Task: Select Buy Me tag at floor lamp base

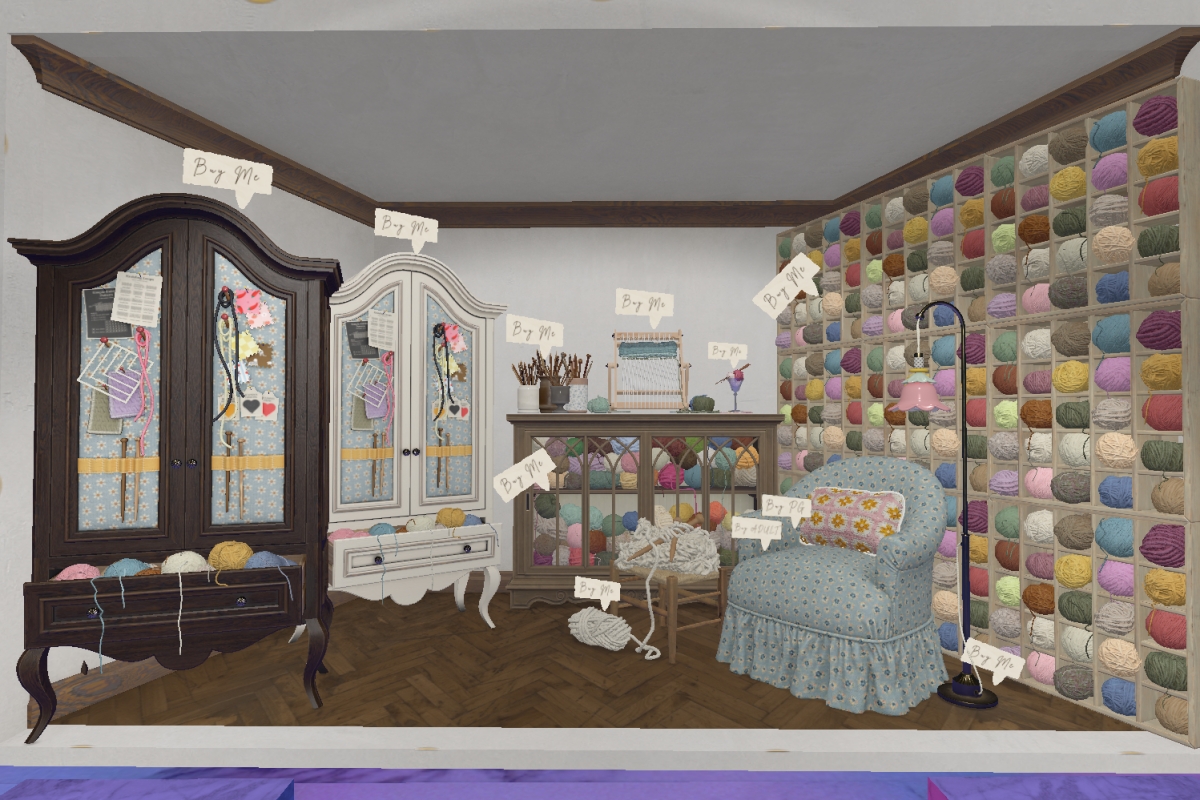Action: point(993,661)
